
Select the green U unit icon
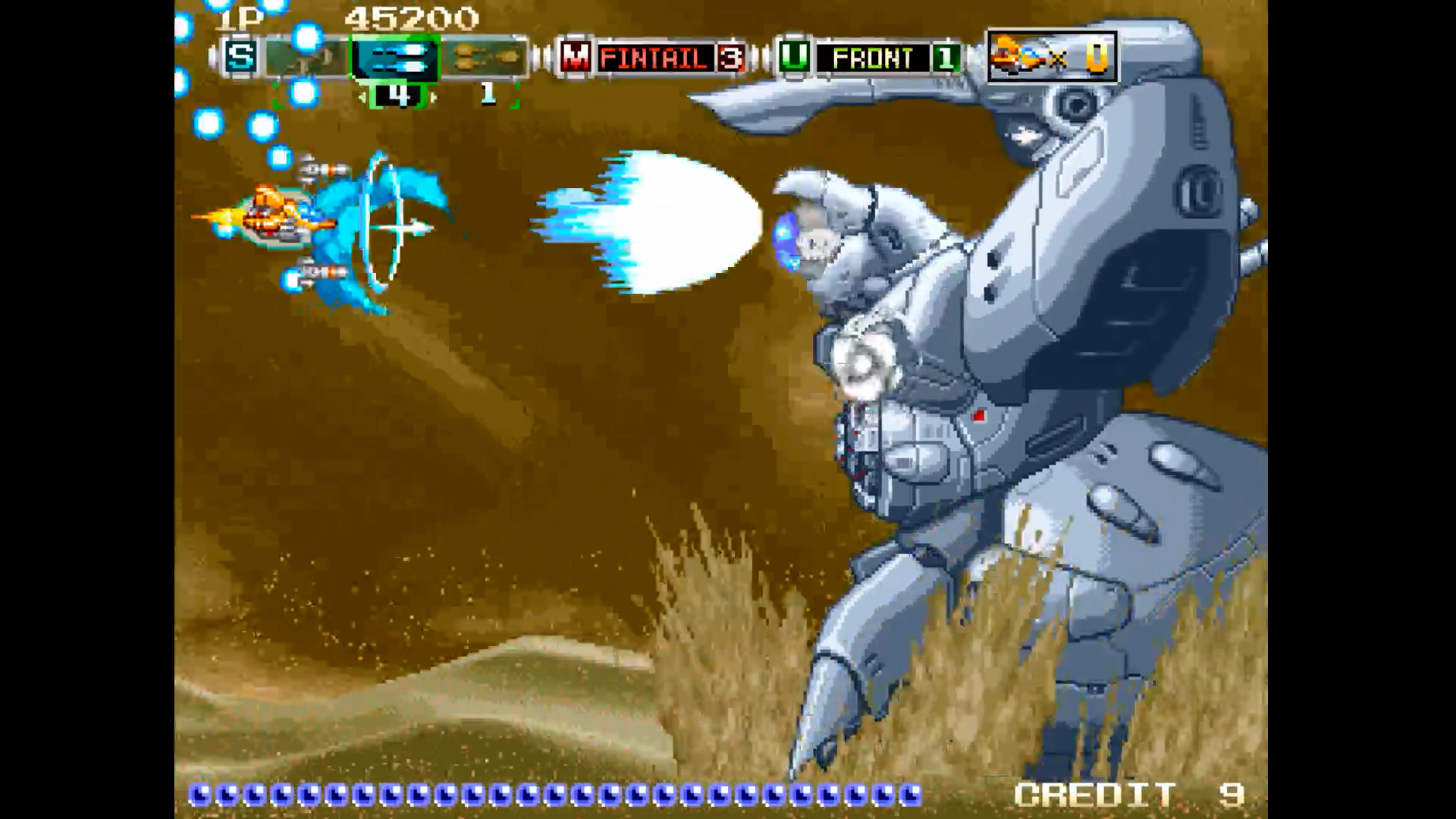pos(792,58)
